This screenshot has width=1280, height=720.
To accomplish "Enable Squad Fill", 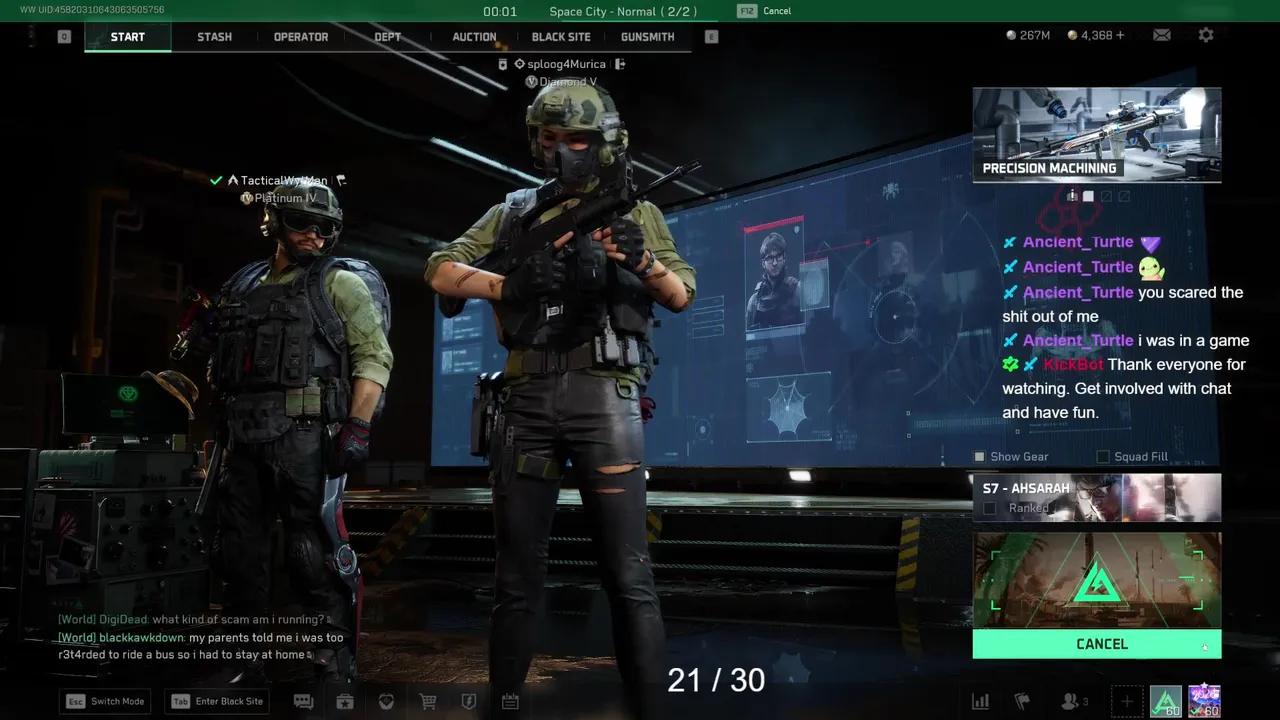I will click(1103, 456).
